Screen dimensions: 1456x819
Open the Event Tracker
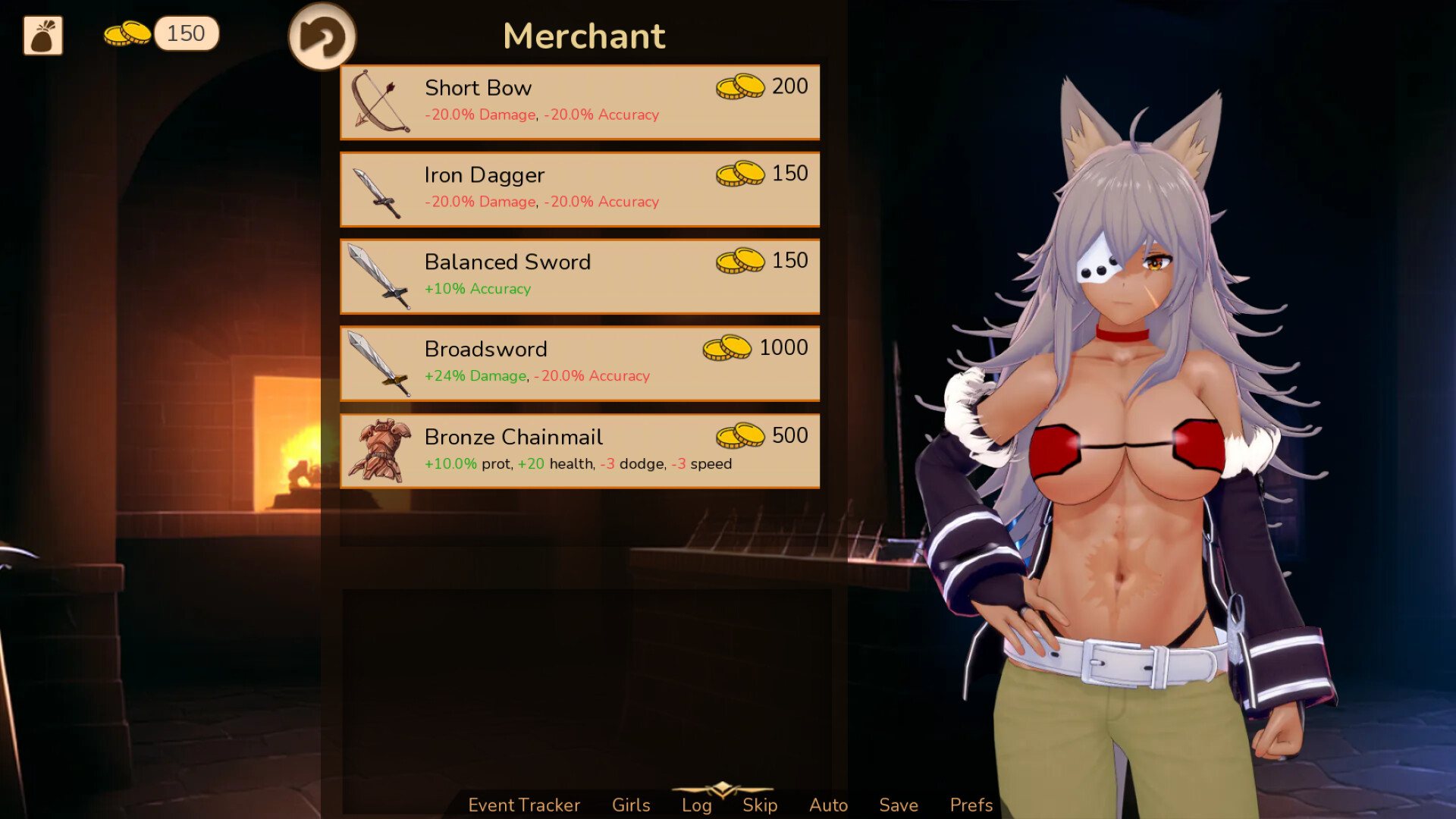coord(524,805)
